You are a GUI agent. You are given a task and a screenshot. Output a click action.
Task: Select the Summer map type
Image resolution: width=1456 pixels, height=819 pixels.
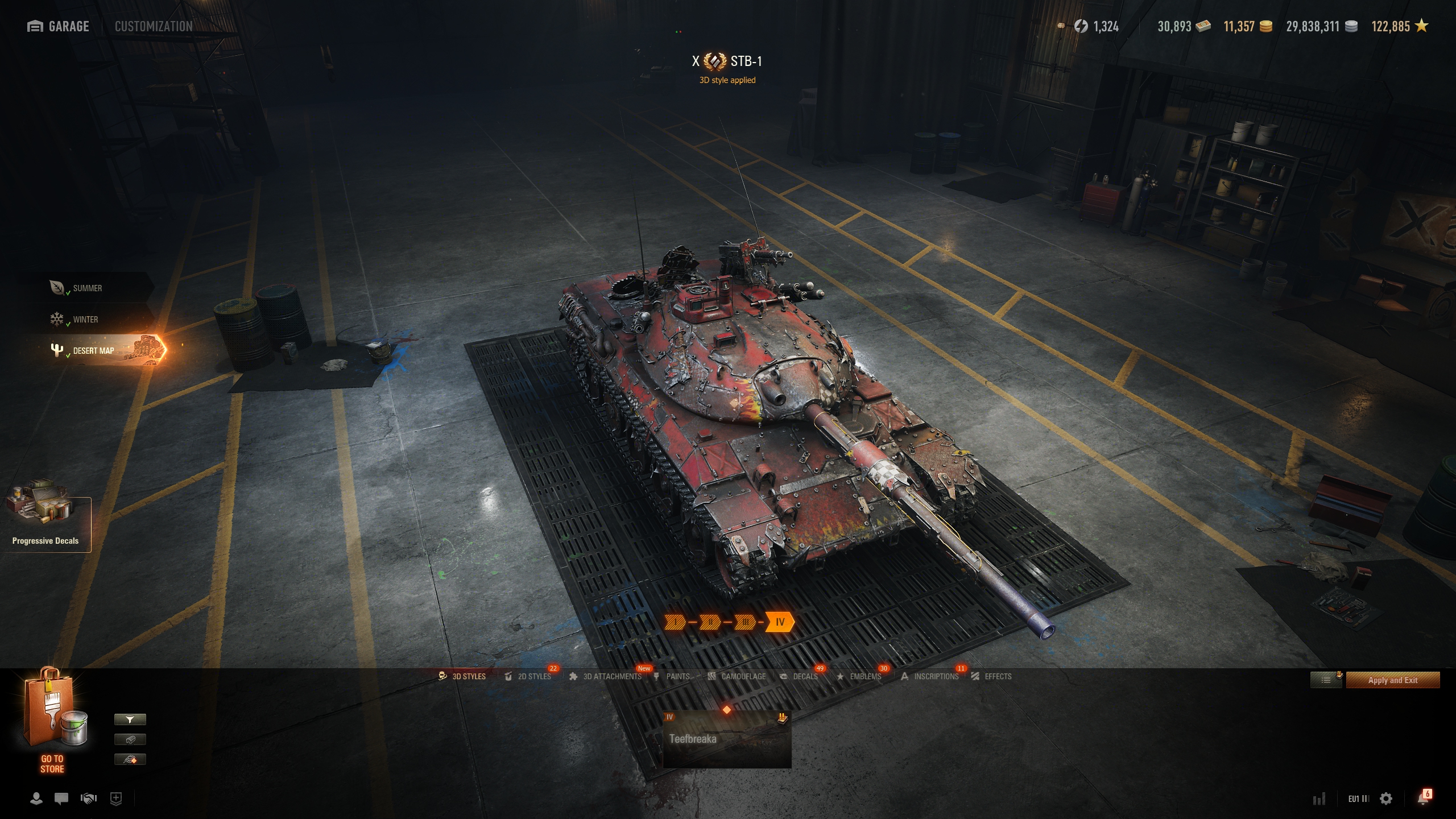point(87,288)
